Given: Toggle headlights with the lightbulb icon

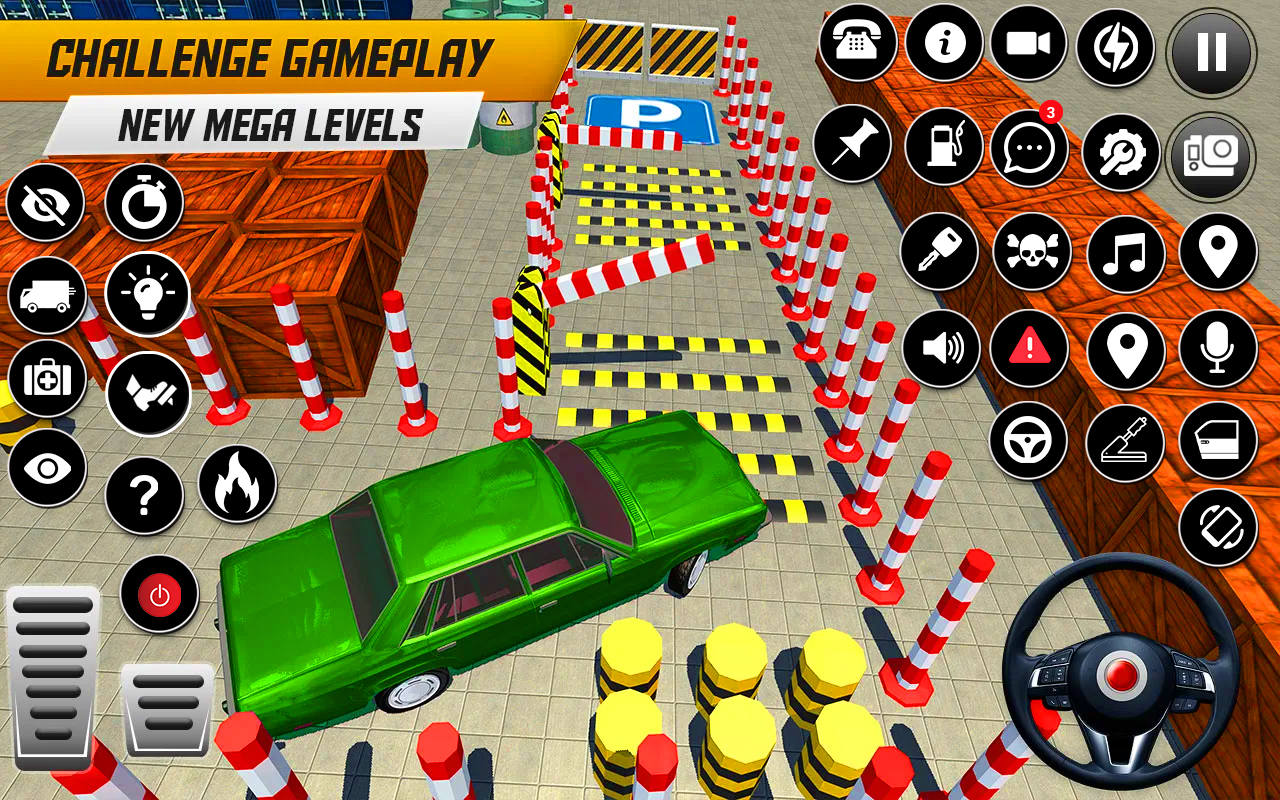Looking at the screenshot, I should click(147, 294).
